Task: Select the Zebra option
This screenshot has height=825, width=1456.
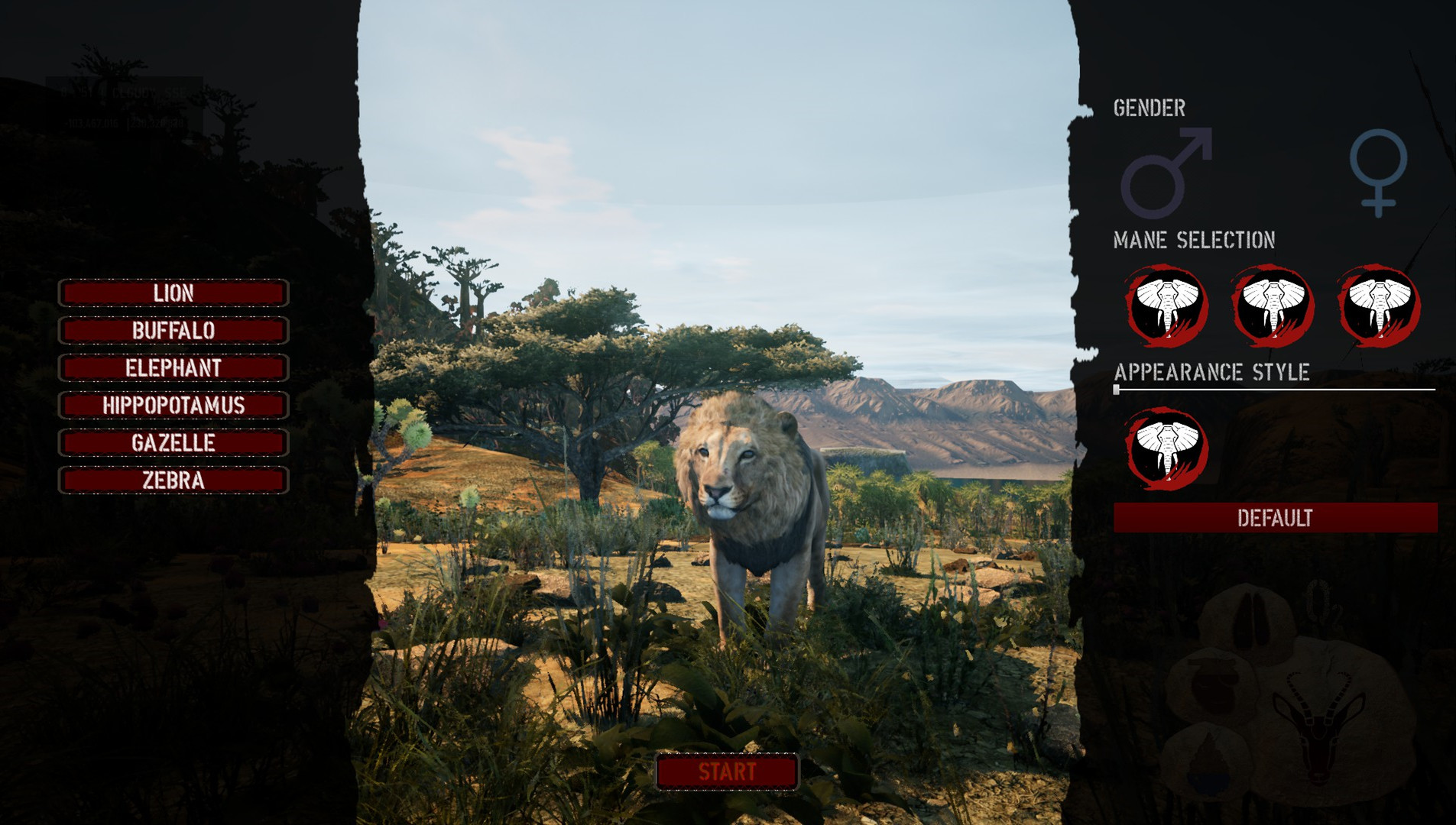Action: tap(173, 481)
